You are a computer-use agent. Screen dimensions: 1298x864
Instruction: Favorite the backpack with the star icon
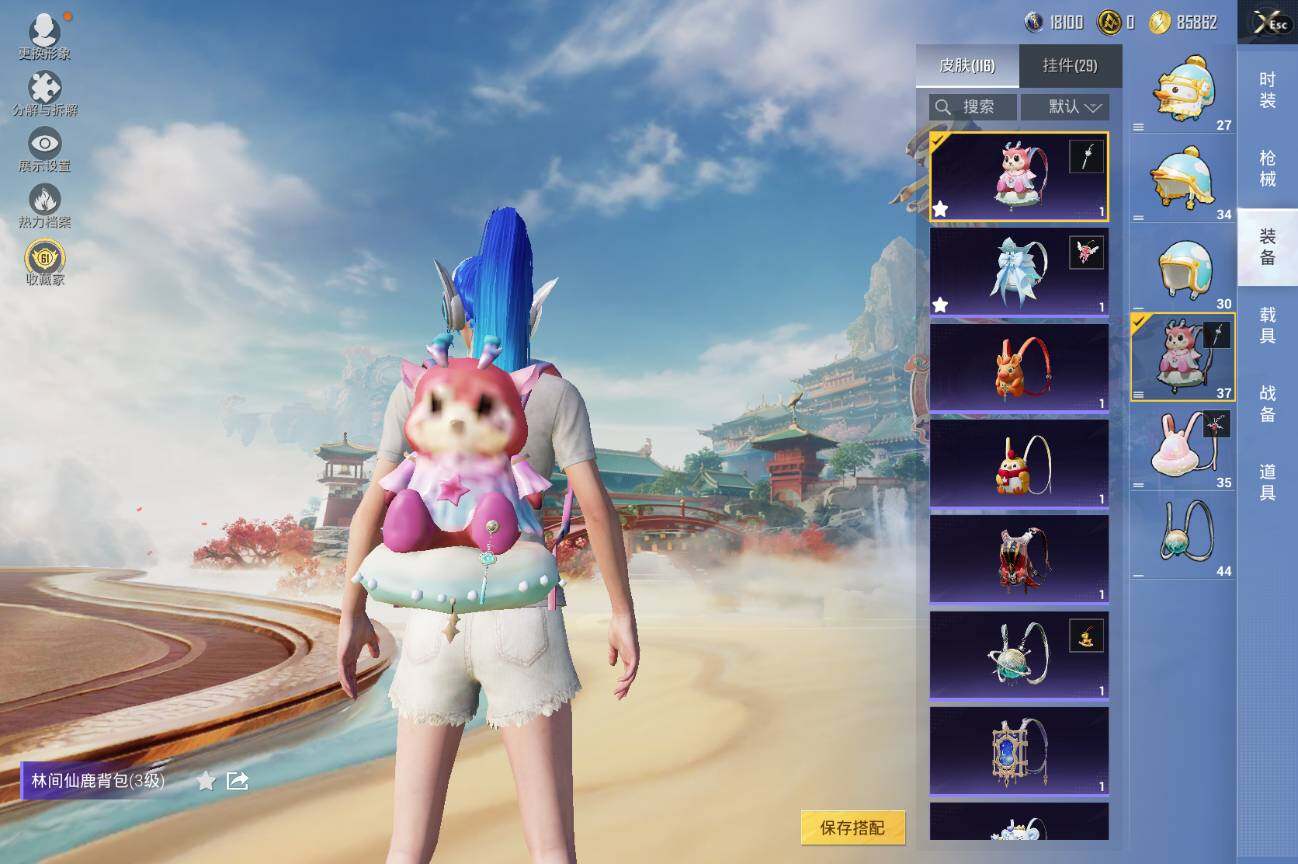[x=206, y=781]
